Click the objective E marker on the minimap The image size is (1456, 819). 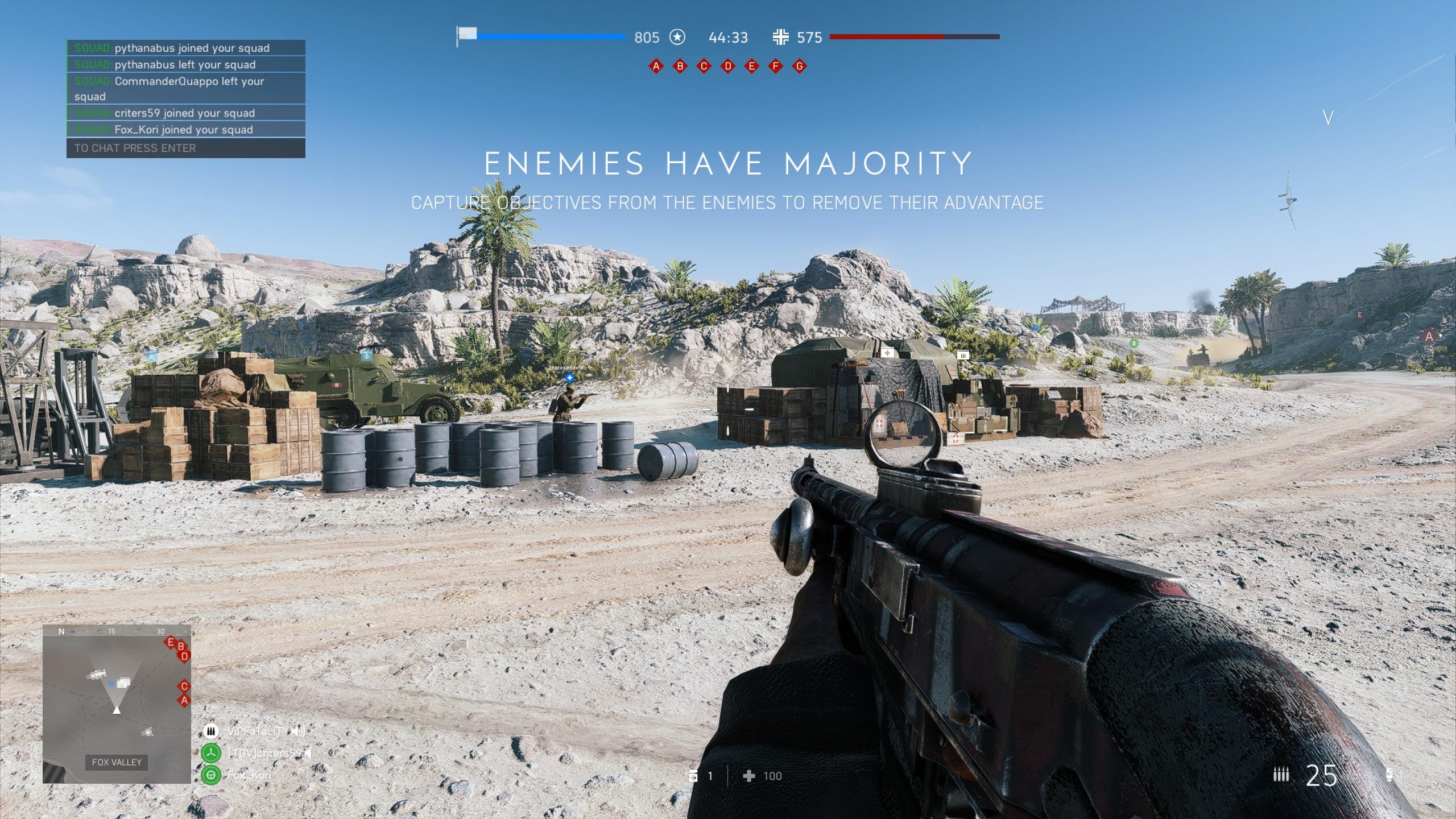click(x=170, y=643)
